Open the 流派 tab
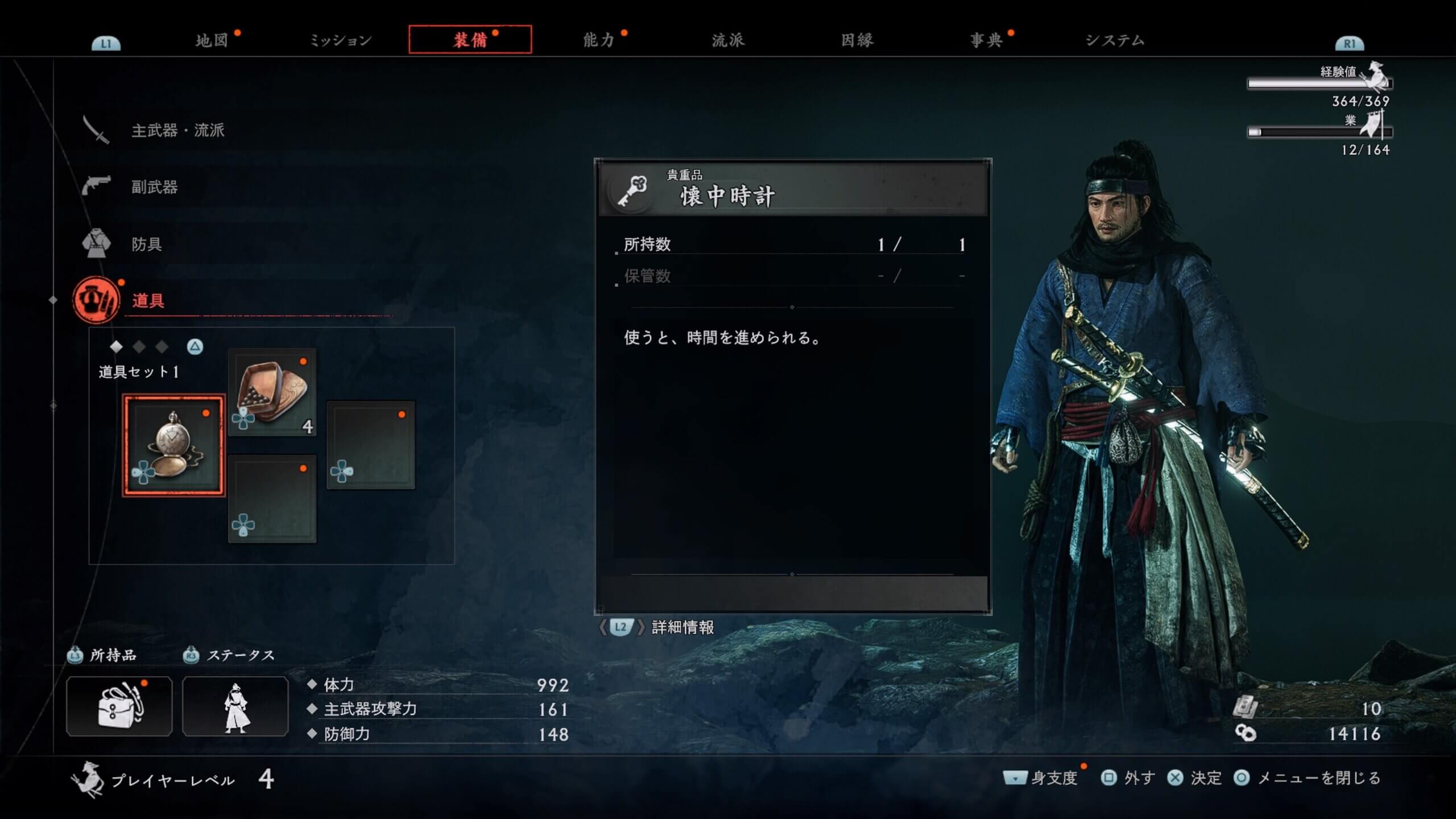 click(728, 40)
